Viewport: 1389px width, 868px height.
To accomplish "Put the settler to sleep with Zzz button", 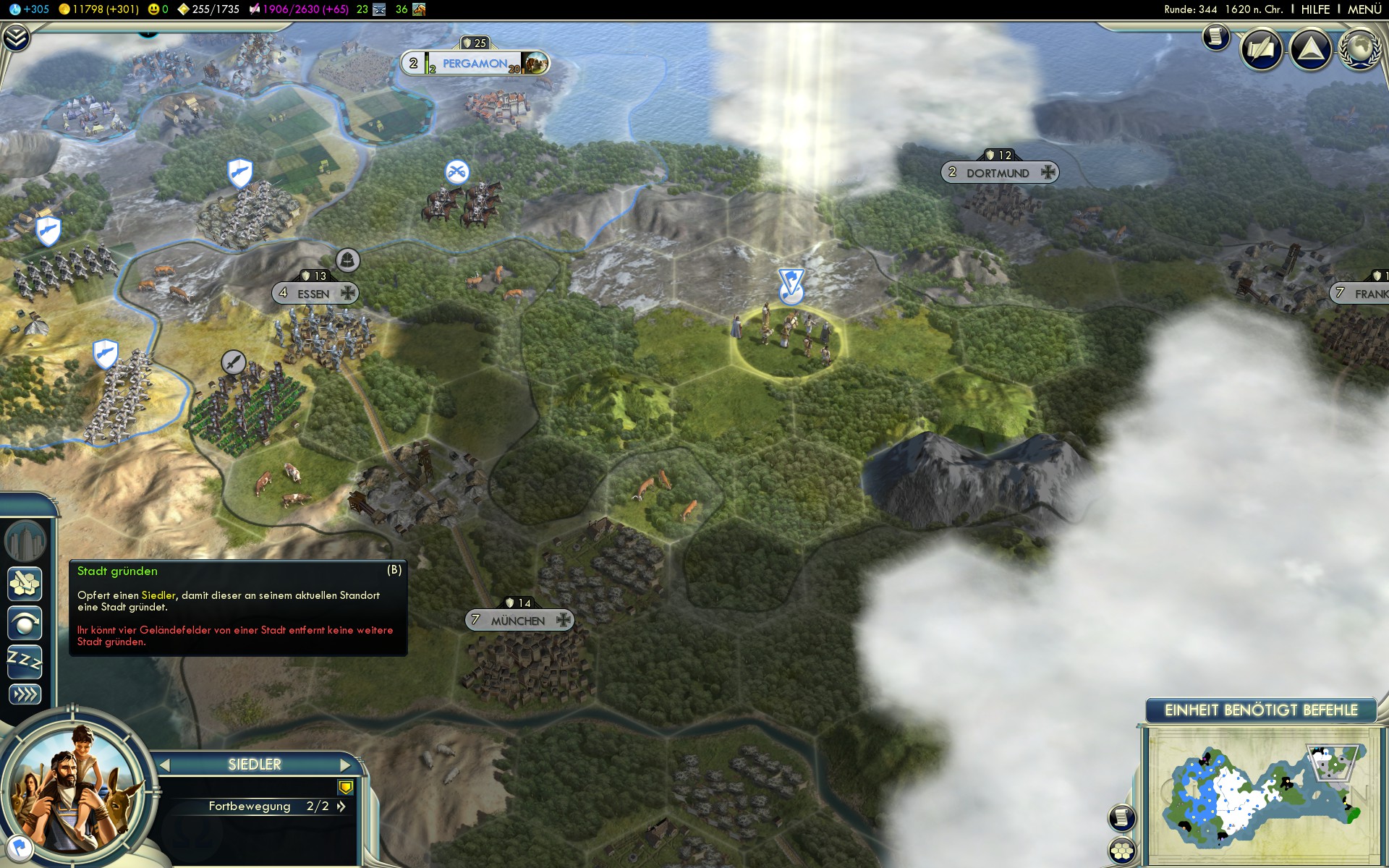I will point(25,661).
